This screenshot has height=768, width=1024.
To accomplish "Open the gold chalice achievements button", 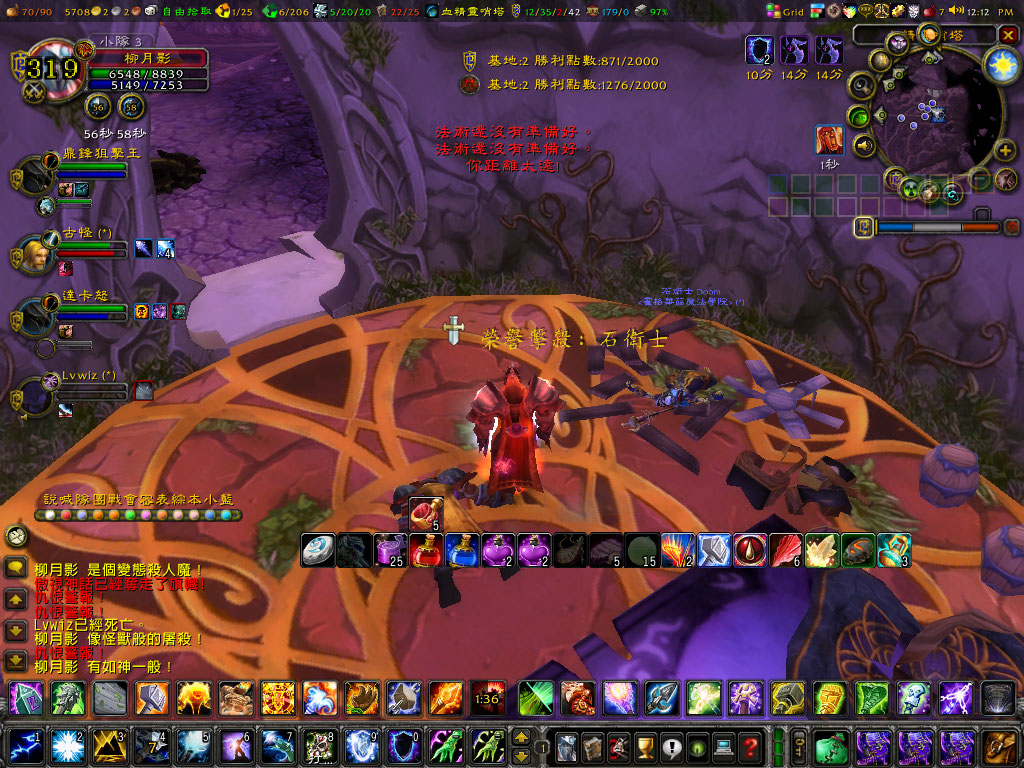I will 646,746.
